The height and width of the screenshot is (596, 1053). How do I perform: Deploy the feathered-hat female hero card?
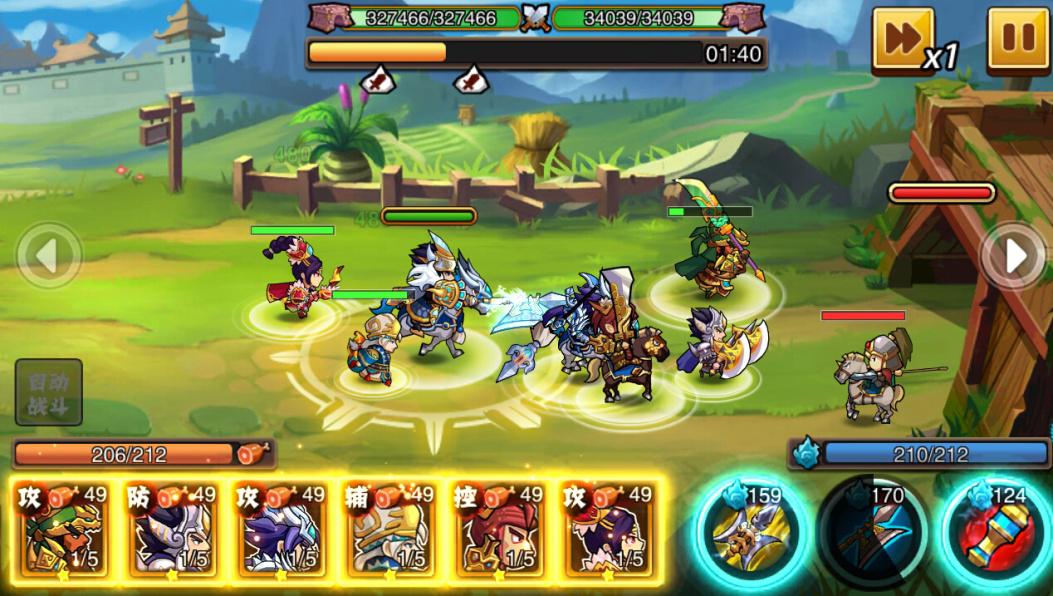[x=606, y=530]
